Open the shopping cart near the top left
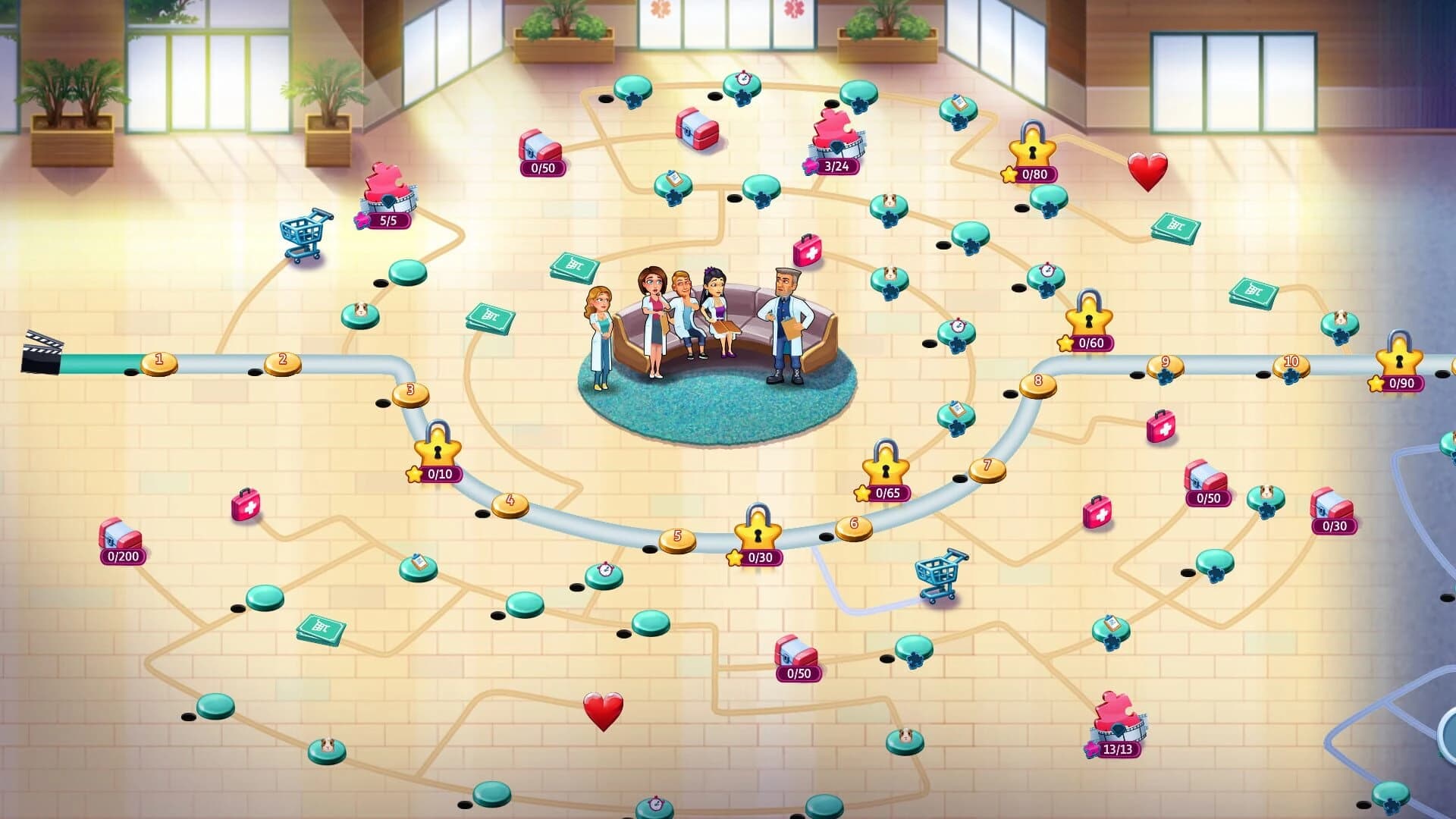The height and width of the screenshot is (819, 1456). pyautogui.click(x=302, y=234)
